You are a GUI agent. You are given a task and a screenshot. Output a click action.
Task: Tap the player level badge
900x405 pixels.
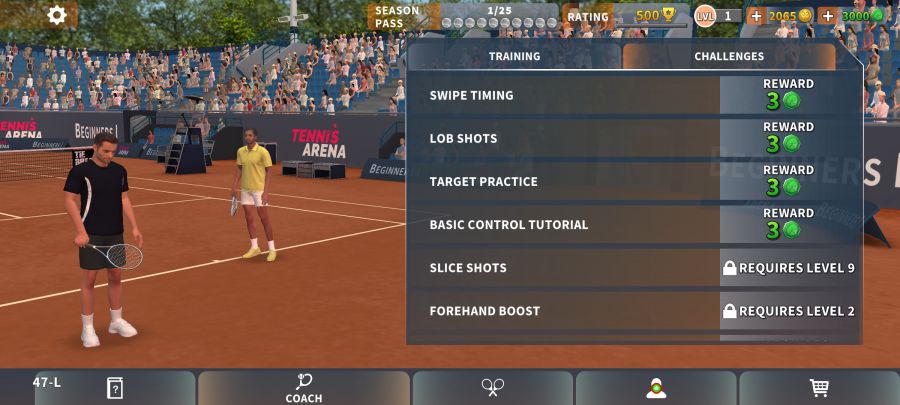[718, 16]
